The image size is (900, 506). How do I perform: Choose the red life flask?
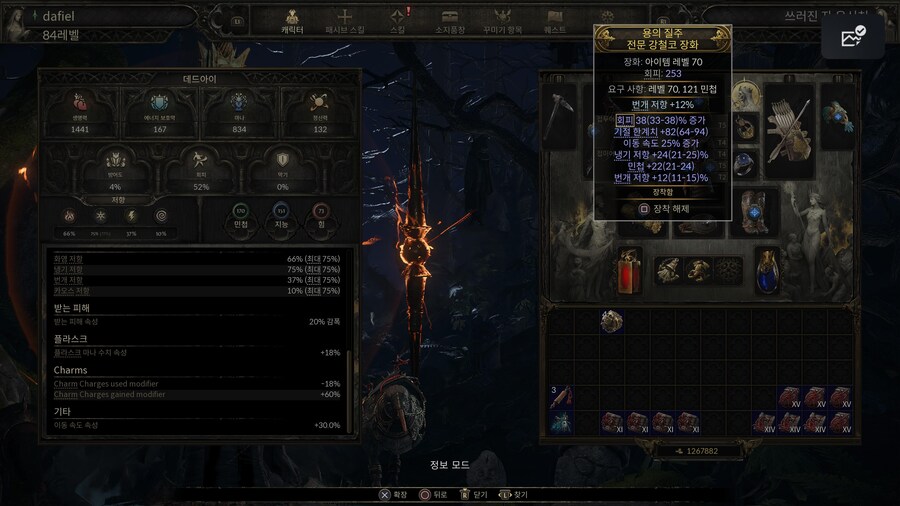629,270
